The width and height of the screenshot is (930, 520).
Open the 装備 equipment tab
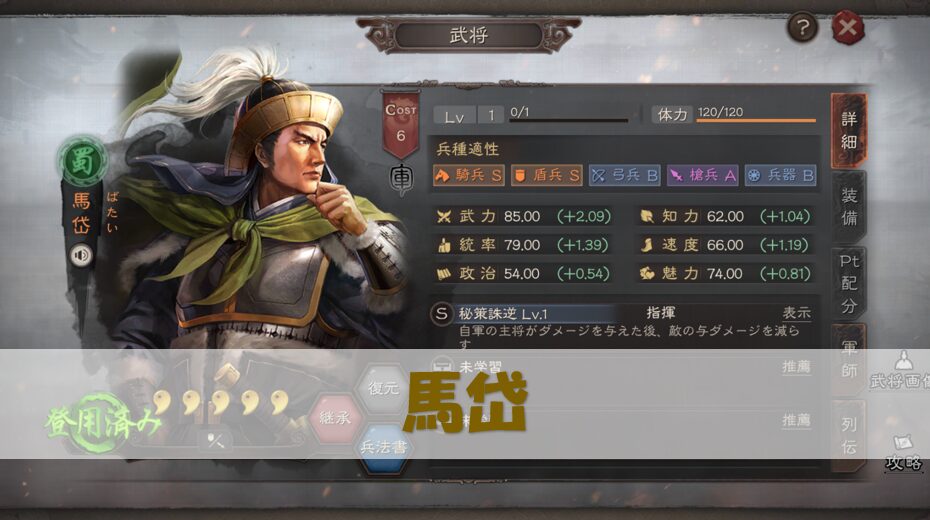(x=848, y=208)
